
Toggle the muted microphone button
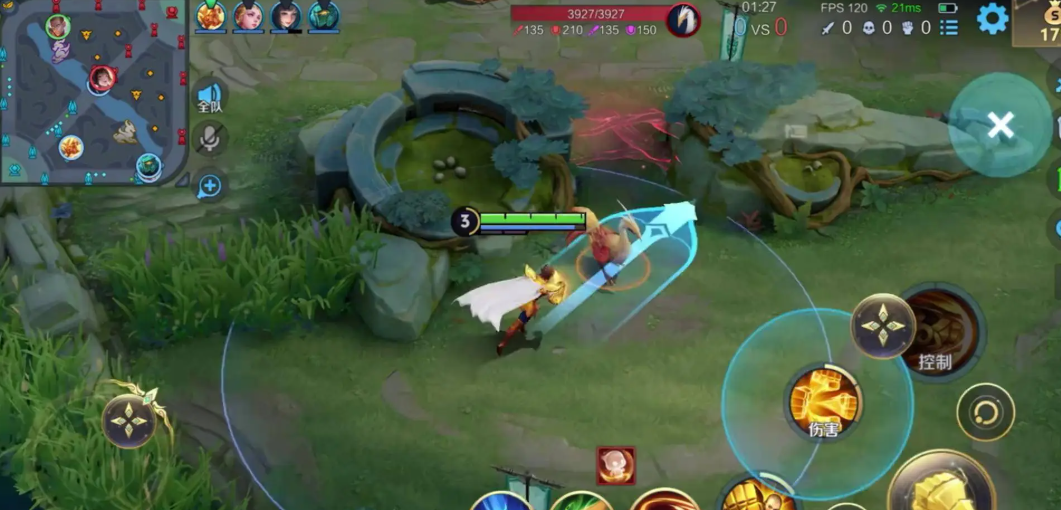[x=210, y=139]
